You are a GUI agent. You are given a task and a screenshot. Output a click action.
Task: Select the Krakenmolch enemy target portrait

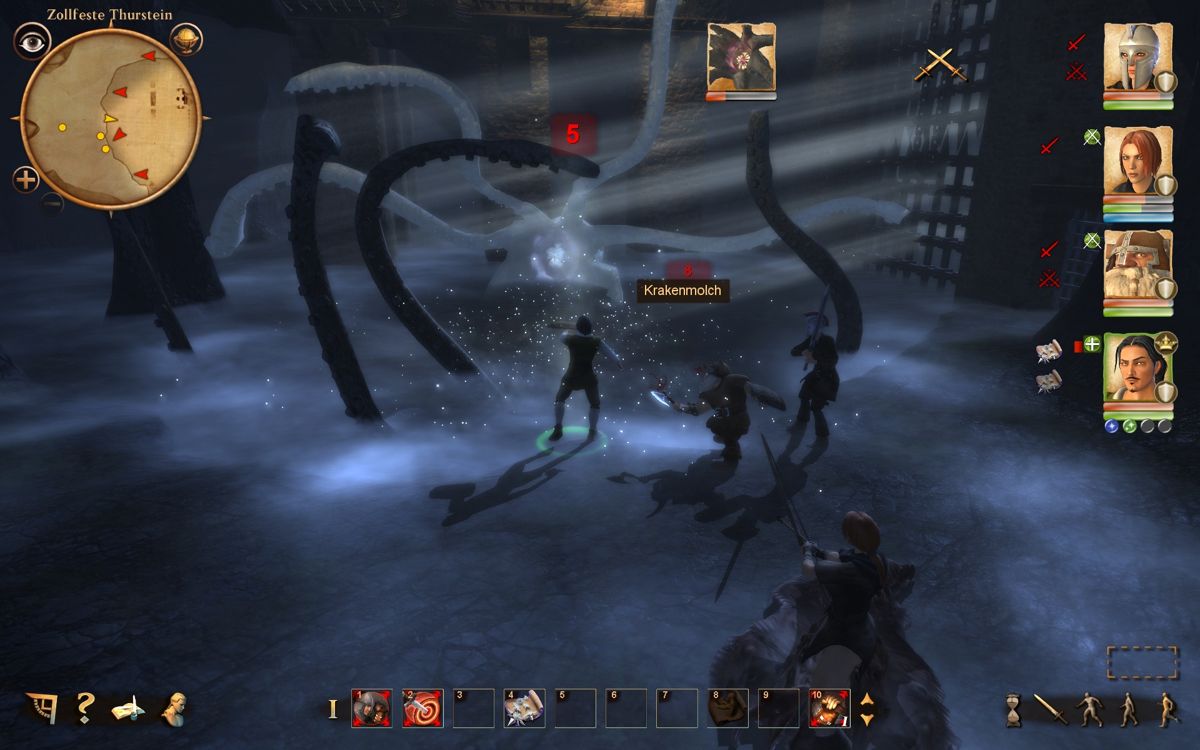point(741,56)
